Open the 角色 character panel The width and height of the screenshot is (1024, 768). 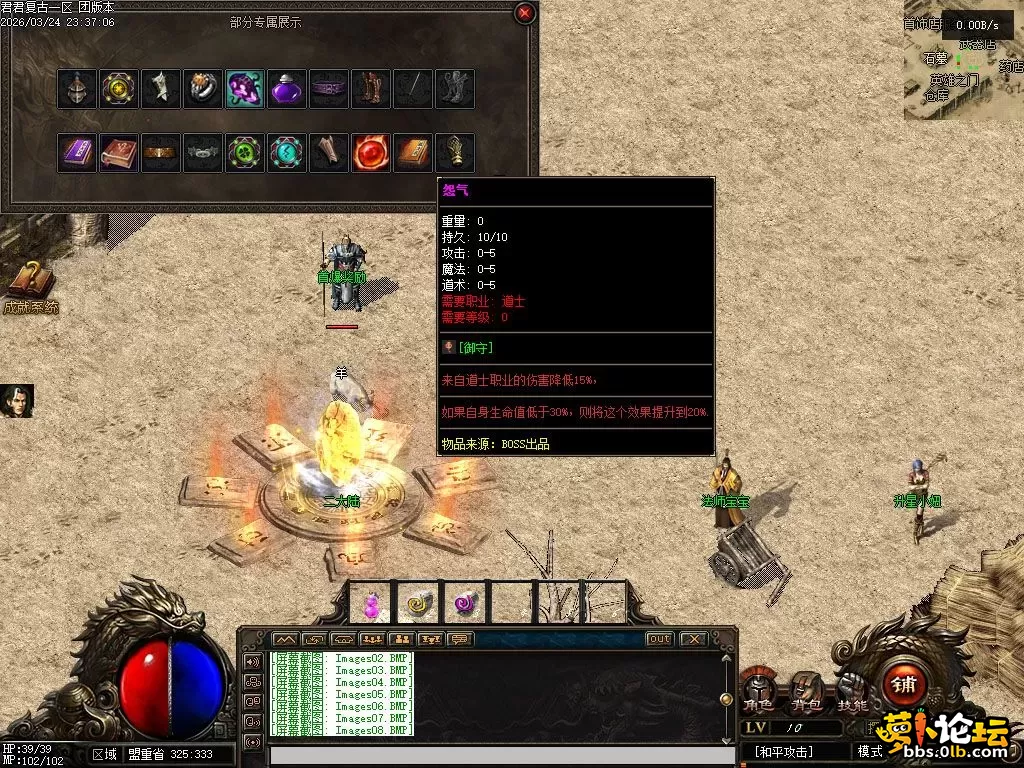759,692
